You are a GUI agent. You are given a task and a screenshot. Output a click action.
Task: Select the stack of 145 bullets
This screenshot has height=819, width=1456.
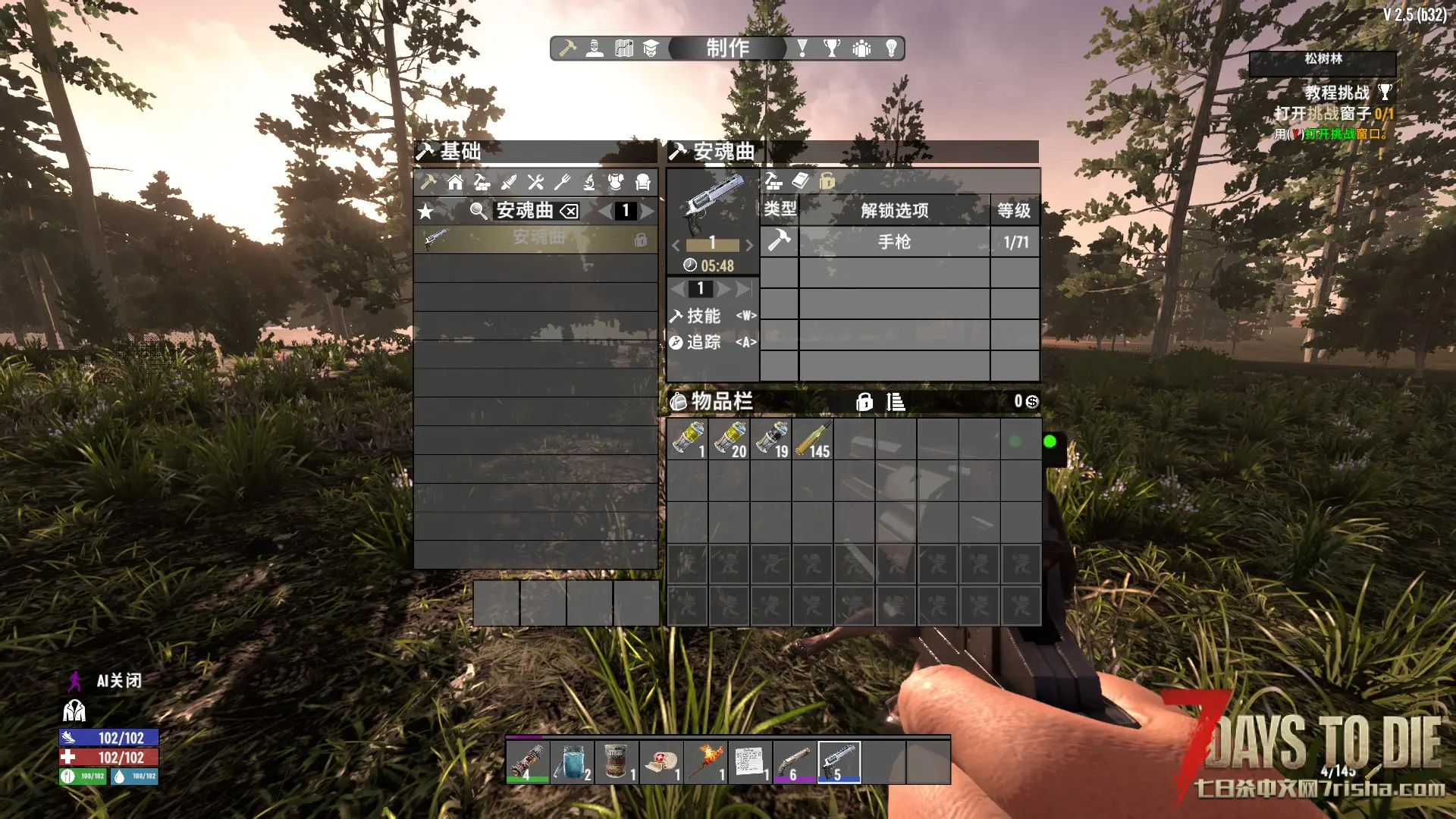[812, 440]
